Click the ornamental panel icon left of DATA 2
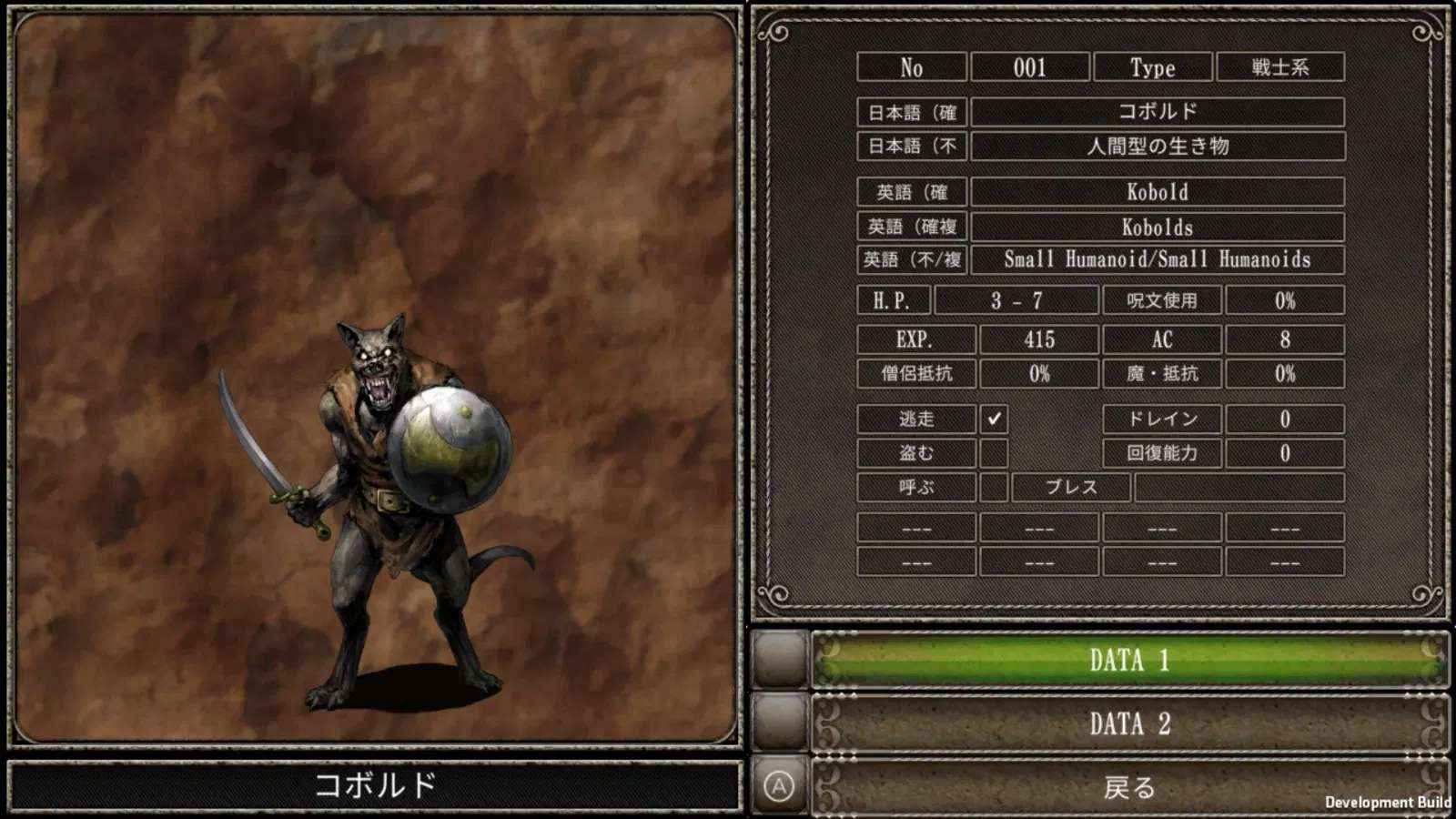The image size is (1456, 819). pyautogui.click(x=781, y=723)
